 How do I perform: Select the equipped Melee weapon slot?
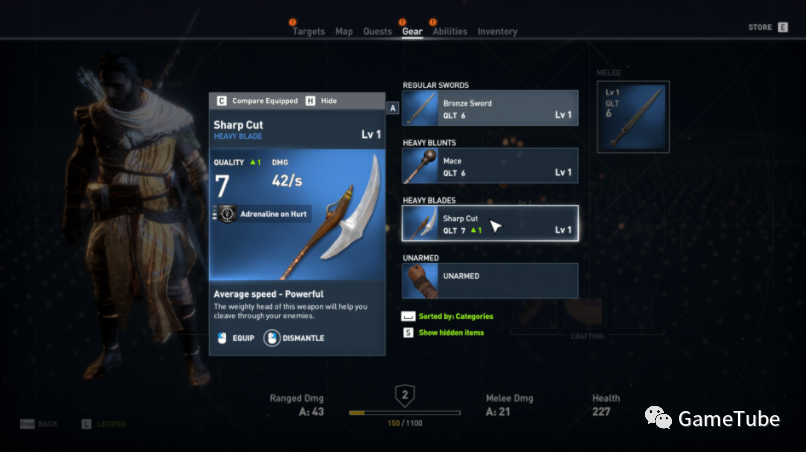pos(630,117)
